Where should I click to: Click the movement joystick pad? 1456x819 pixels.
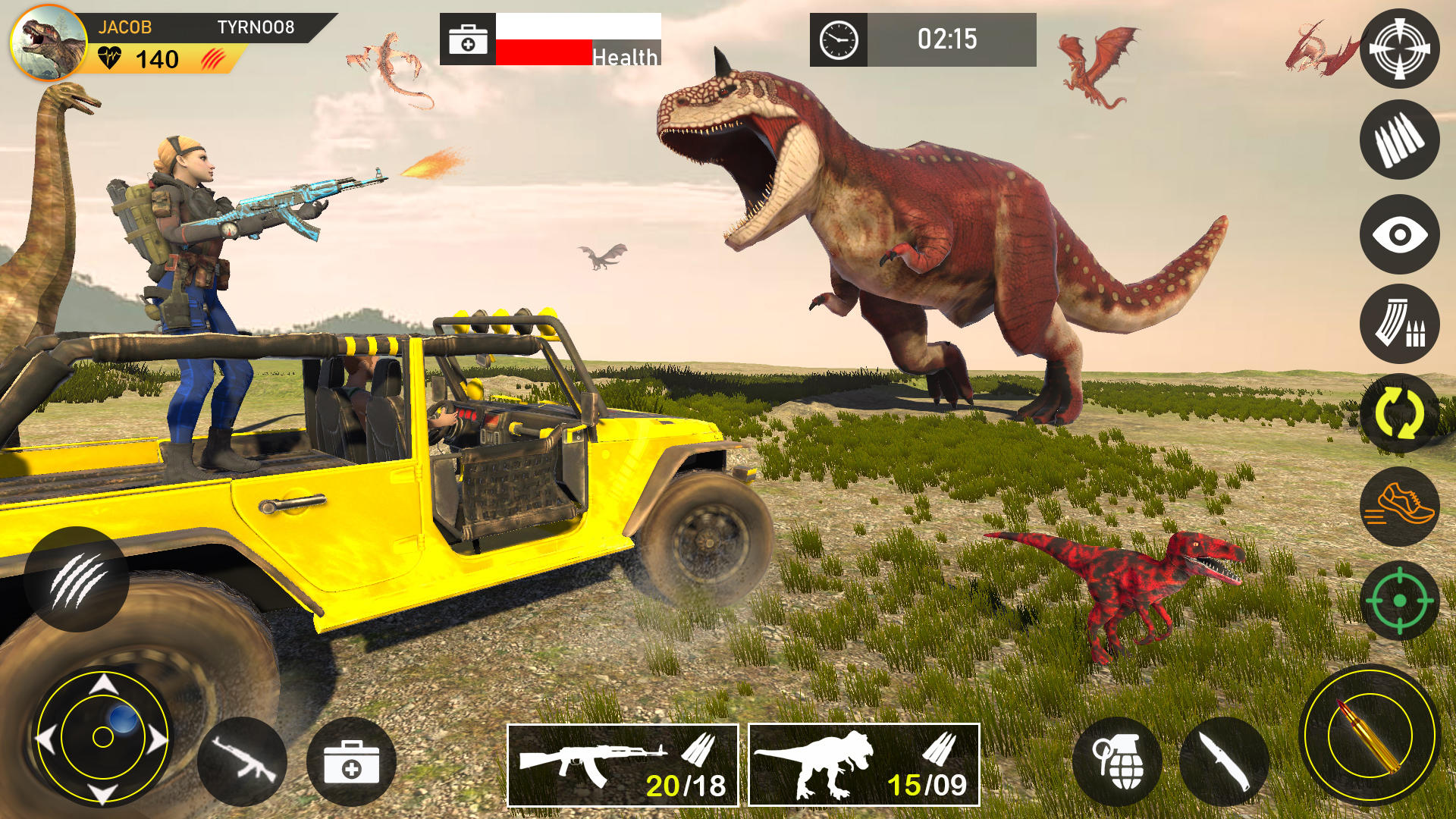pyautogui.click(x=103, y=736)
